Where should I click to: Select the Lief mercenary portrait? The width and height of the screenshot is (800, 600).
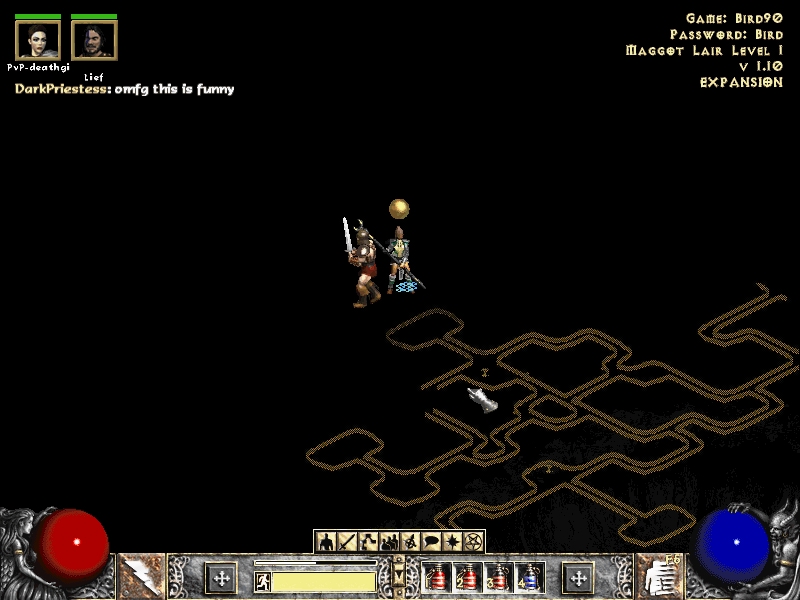pos(94,40)
